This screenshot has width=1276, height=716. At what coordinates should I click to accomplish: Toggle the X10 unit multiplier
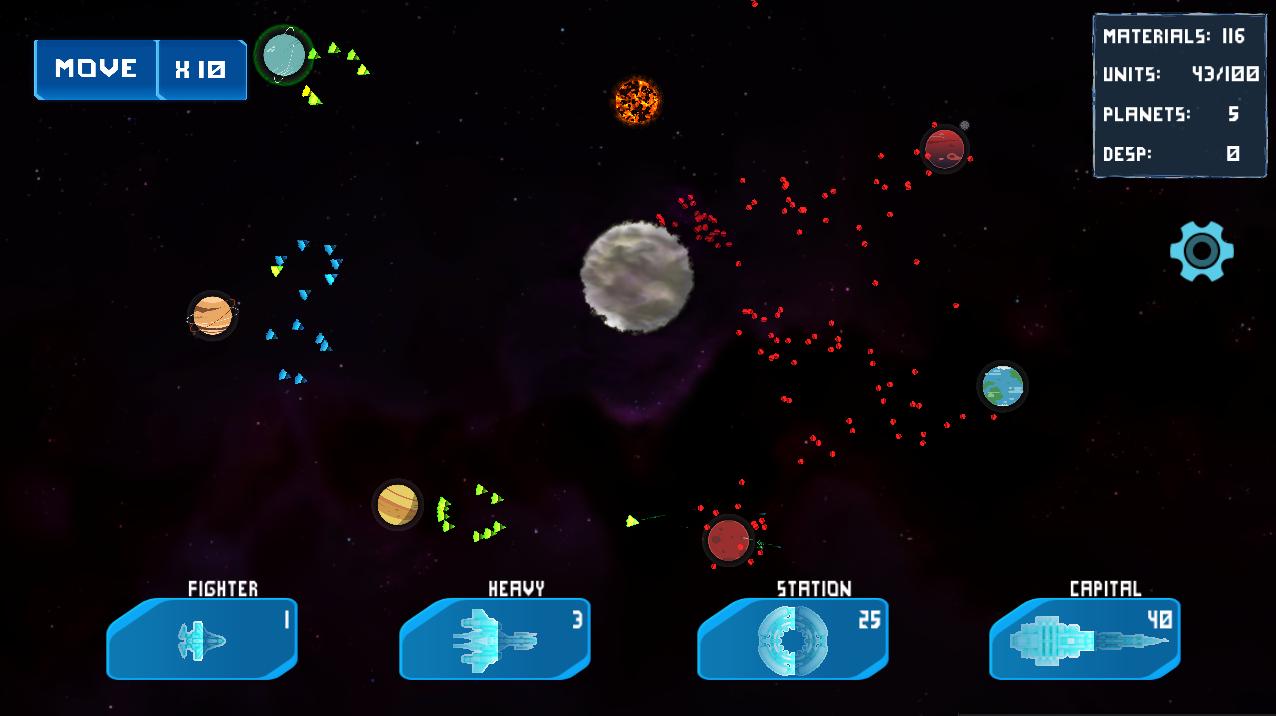tap(201, 69)
